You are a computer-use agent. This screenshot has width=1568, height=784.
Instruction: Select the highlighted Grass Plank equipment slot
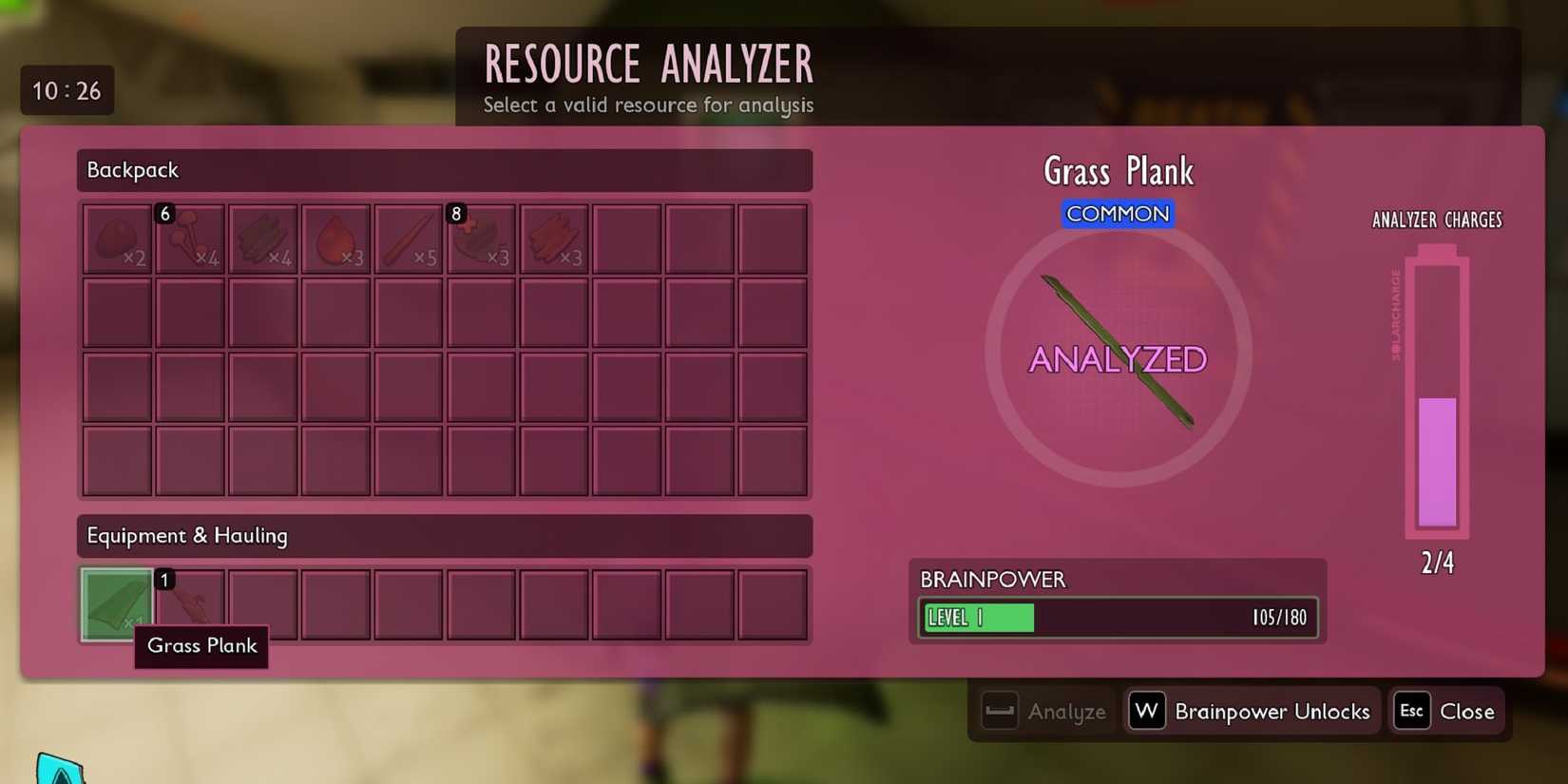pyautogui.click(x=115, y=604)
